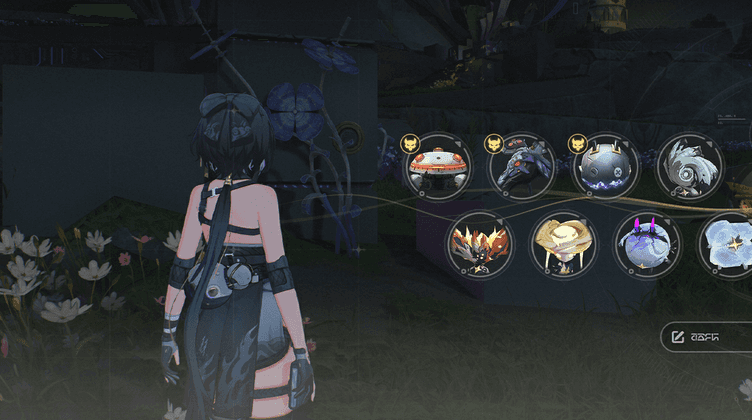The height and width of the screenshot is (420, 752).
Task: Click the edit button with pencil icon
Action: [x=706, y=336]
